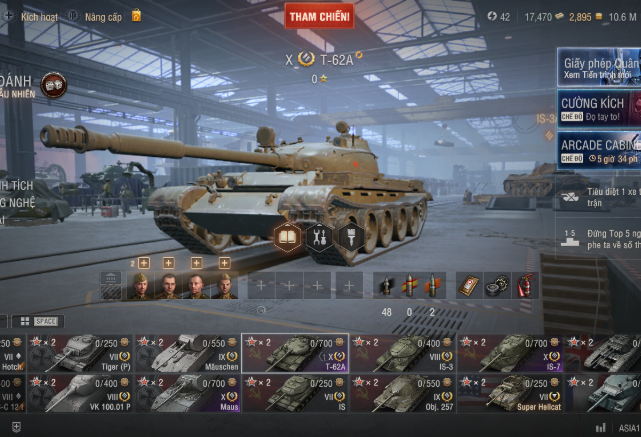This screenshot has height=437, width=641.
Task: Open the ARCADE CABINET mode banner
Action: pos(598,149)
